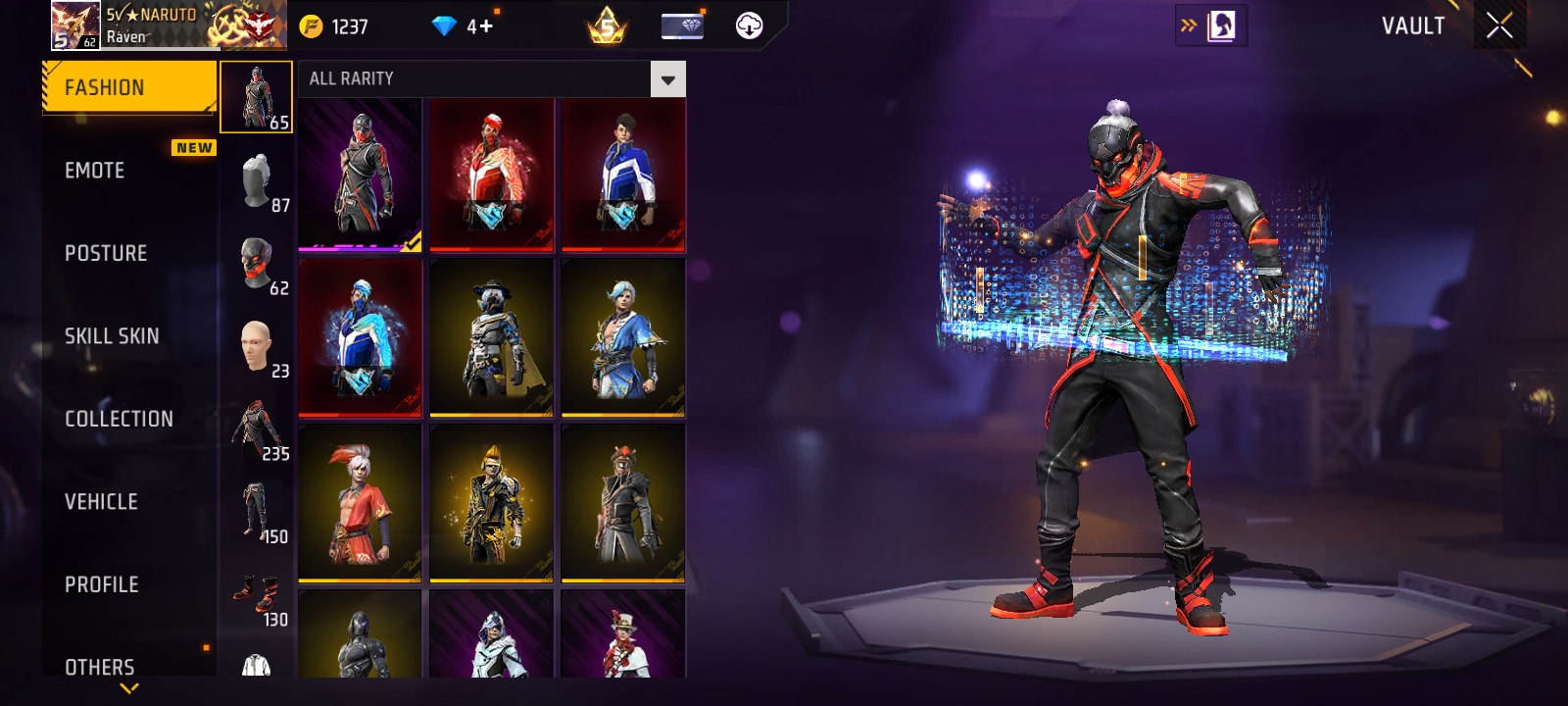
Task: Click the double-arrow character toggle button
Action: (x=1210, y=26)
